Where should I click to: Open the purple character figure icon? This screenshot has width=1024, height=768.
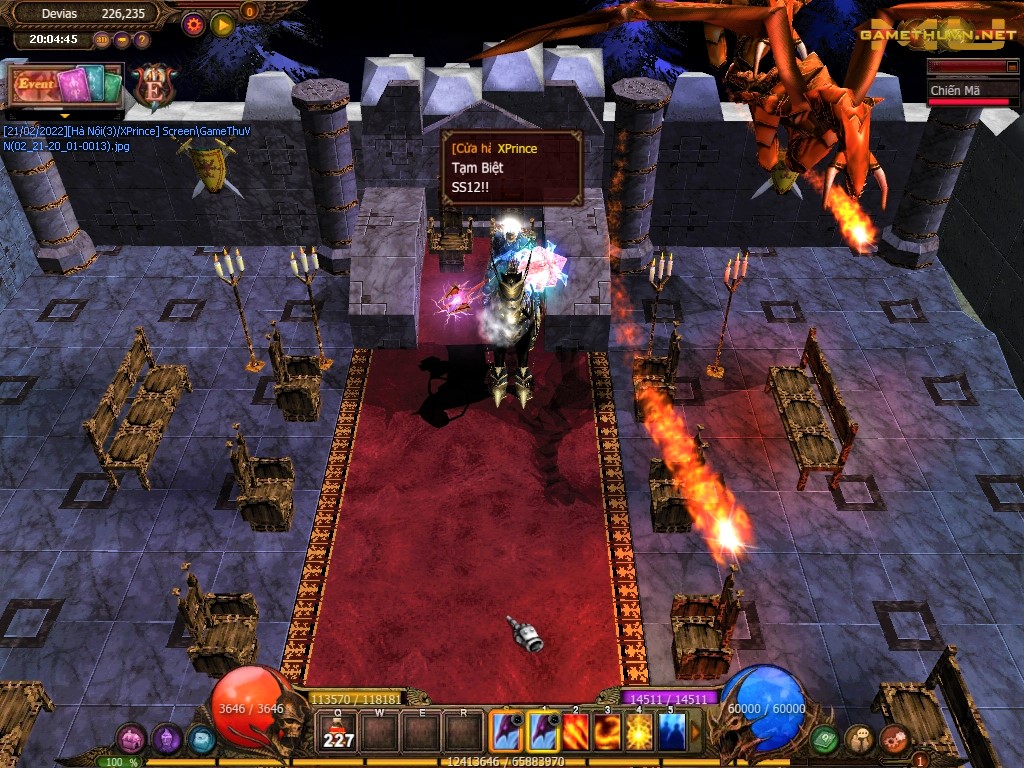166,739
